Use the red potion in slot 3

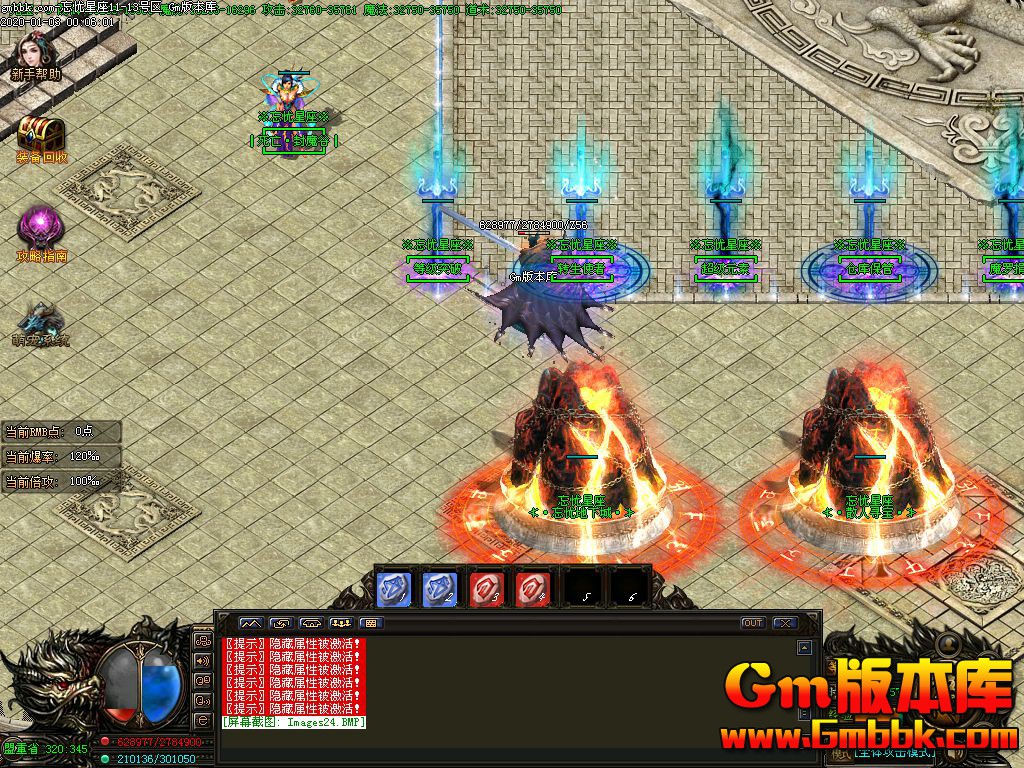(x=485, y=588)
